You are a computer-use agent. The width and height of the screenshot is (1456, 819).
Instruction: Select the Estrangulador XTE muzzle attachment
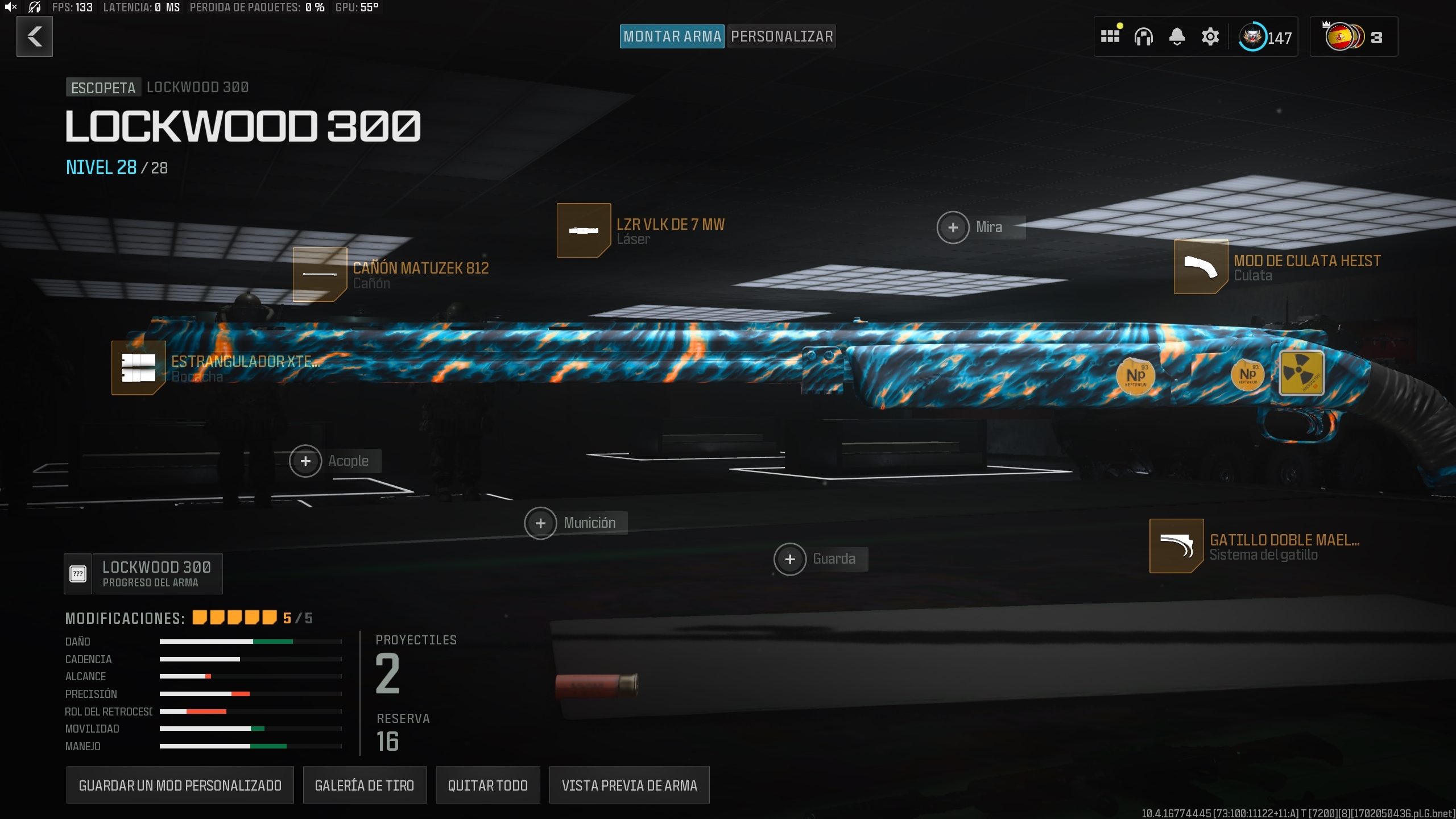(138, 368)
